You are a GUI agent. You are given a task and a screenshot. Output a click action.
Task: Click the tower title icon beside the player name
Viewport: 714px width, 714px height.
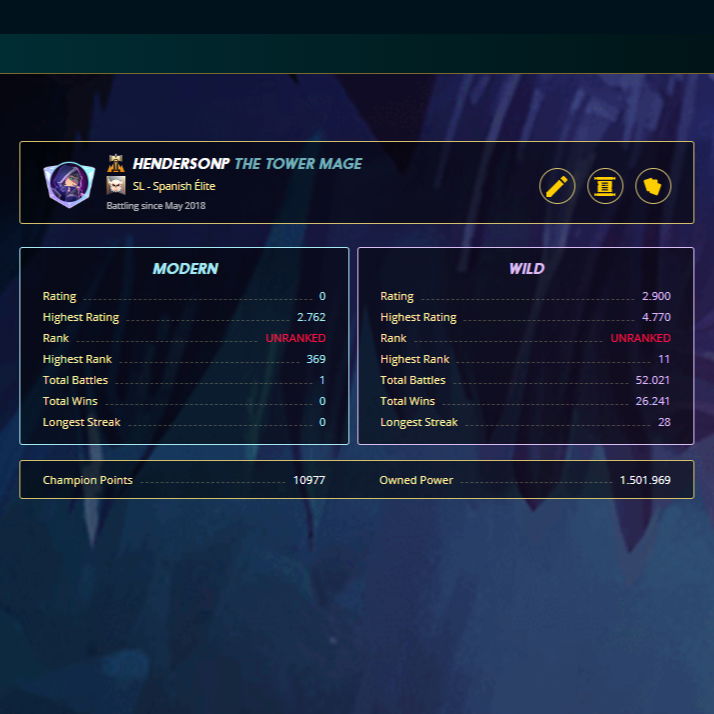pyautogui.click(x=116, y=164)
